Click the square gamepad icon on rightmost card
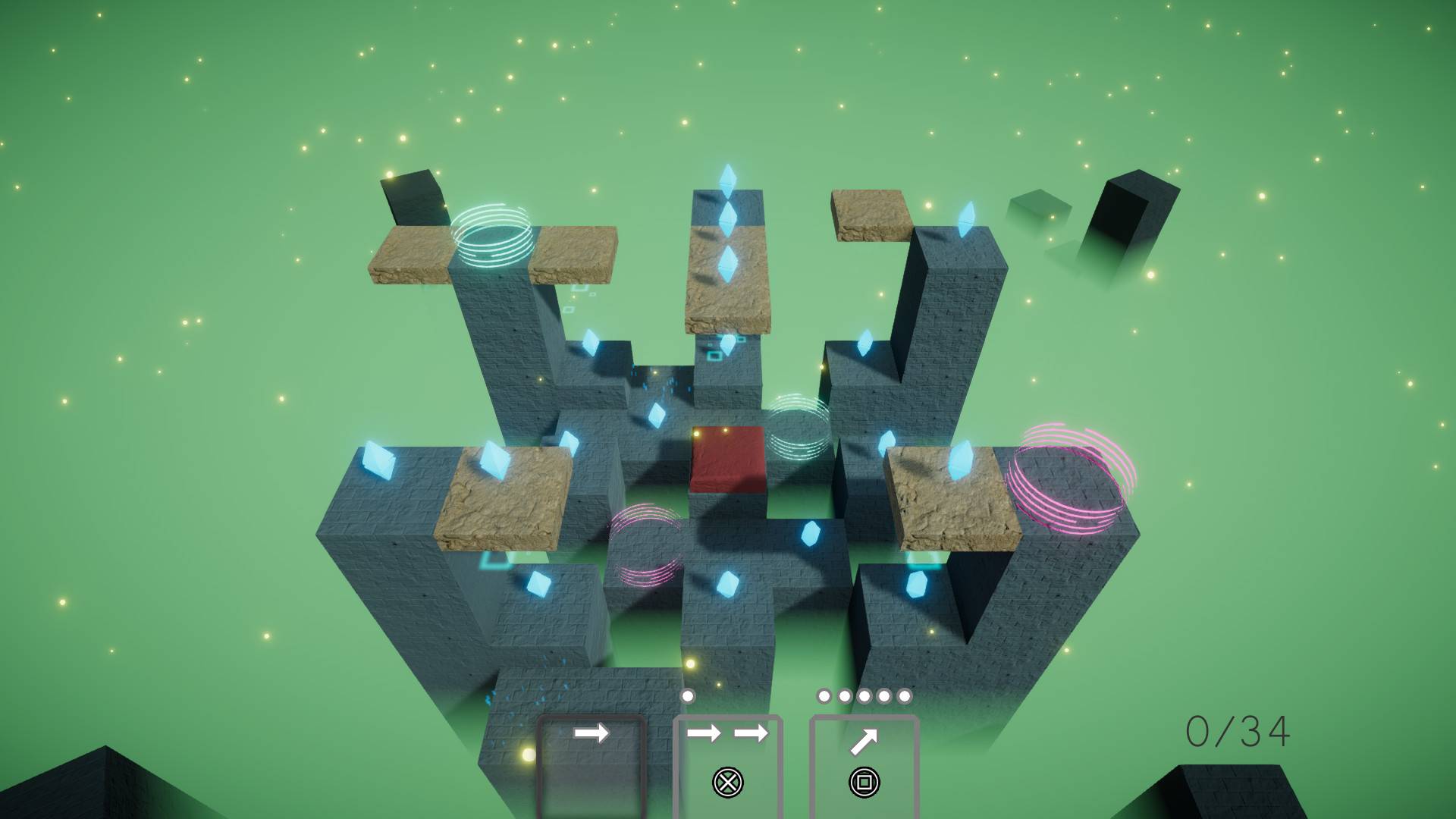Image resolution: width=1456 pixels, height=819 pixels. 864,781
